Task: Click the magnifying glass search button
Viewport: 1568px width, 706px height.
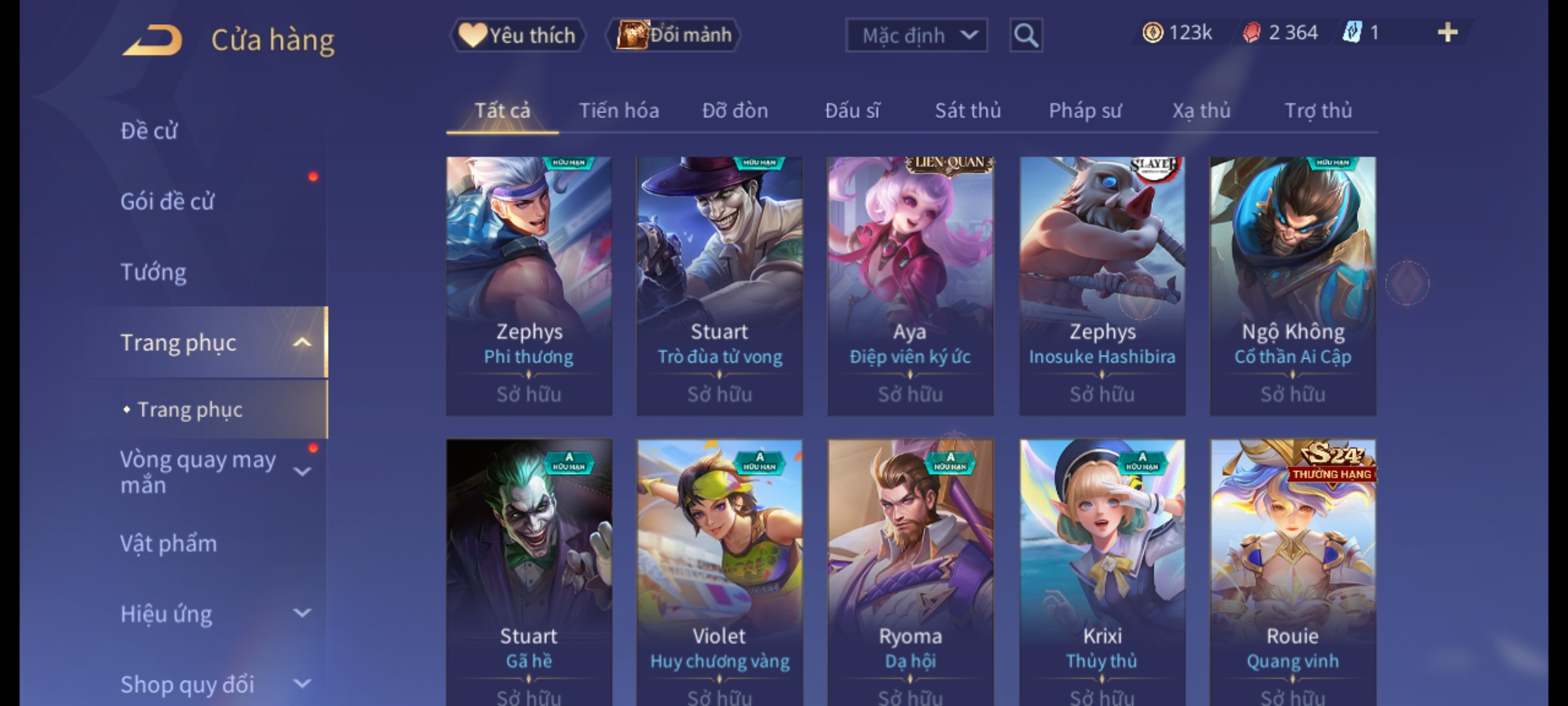Action: point(1026,35)
